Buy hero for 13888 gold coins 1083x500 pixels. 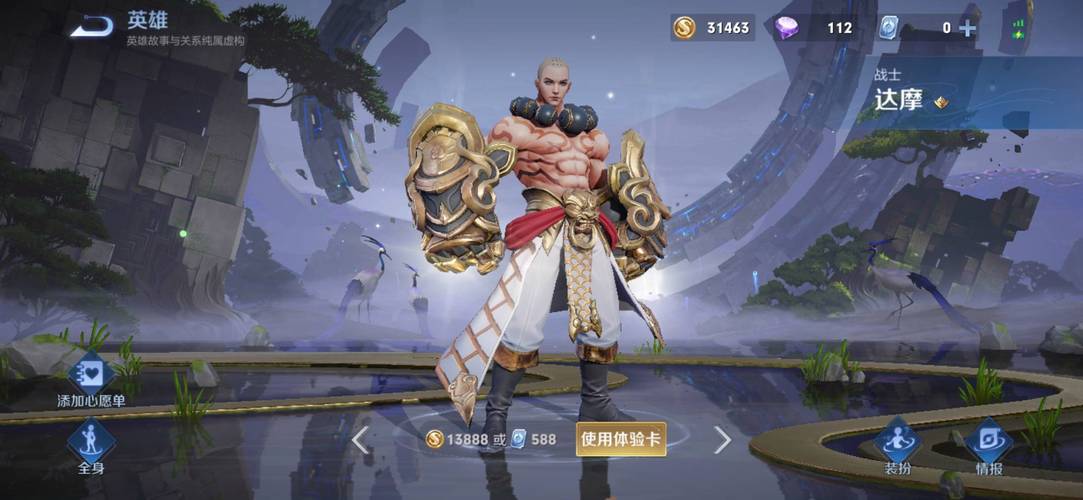(x=460, y=439)
